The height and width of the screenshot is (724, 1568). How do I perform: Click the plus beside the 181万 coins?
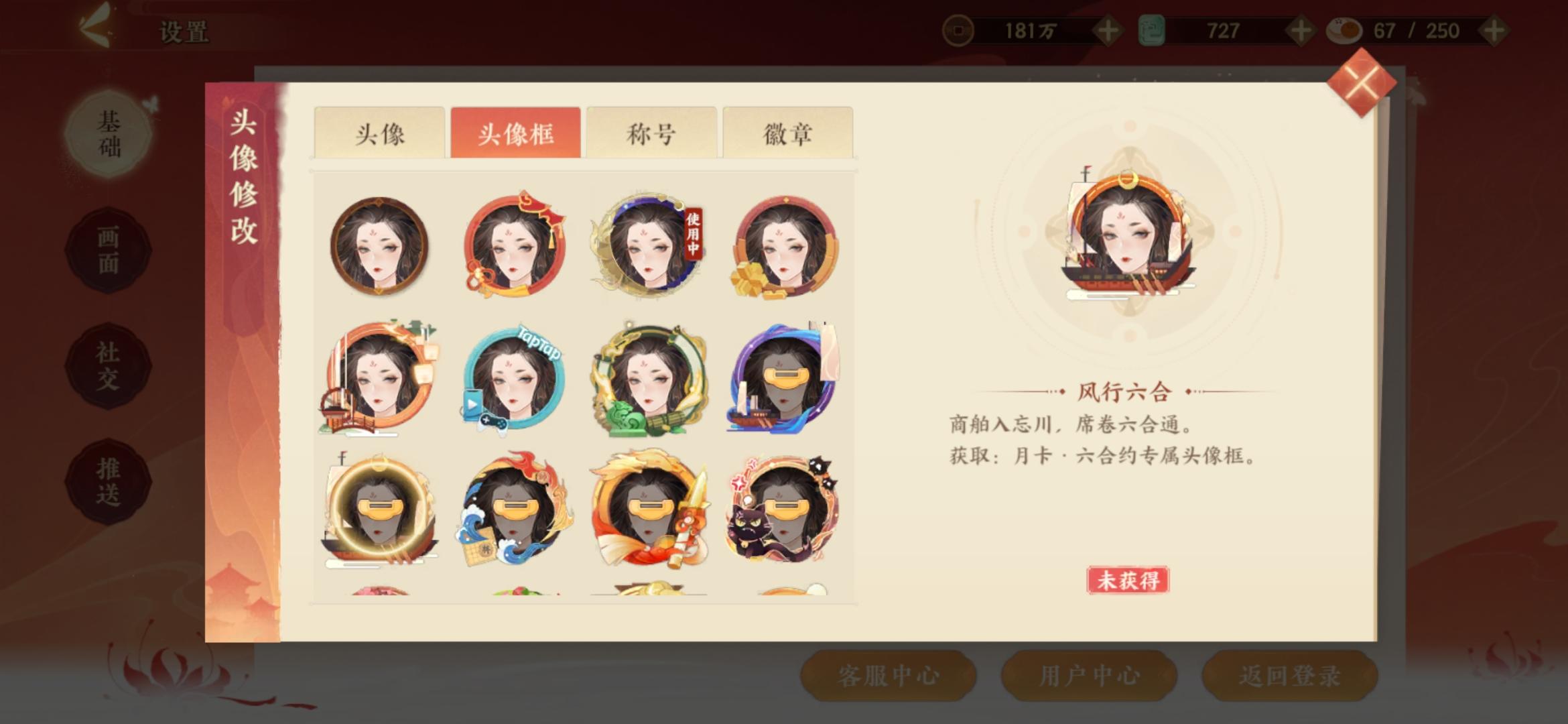coord(1109,30)
